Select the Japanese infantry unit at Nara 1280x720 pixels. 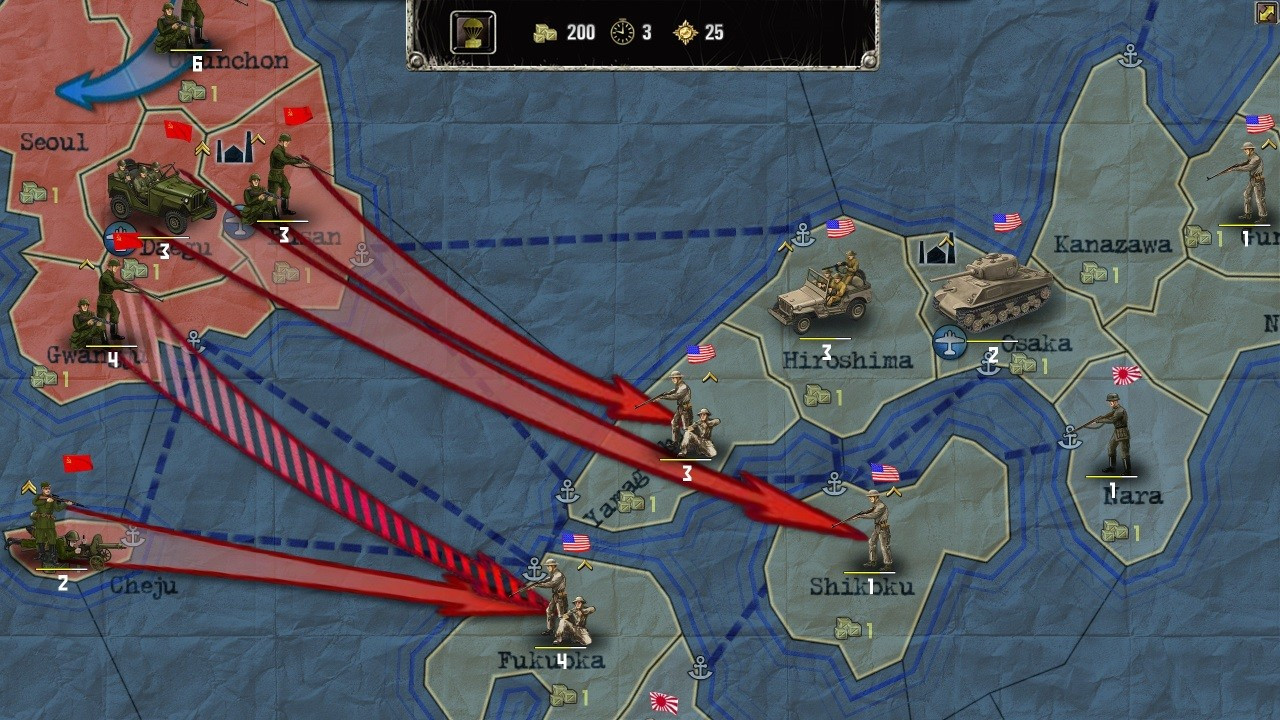tap(1112, 435)
